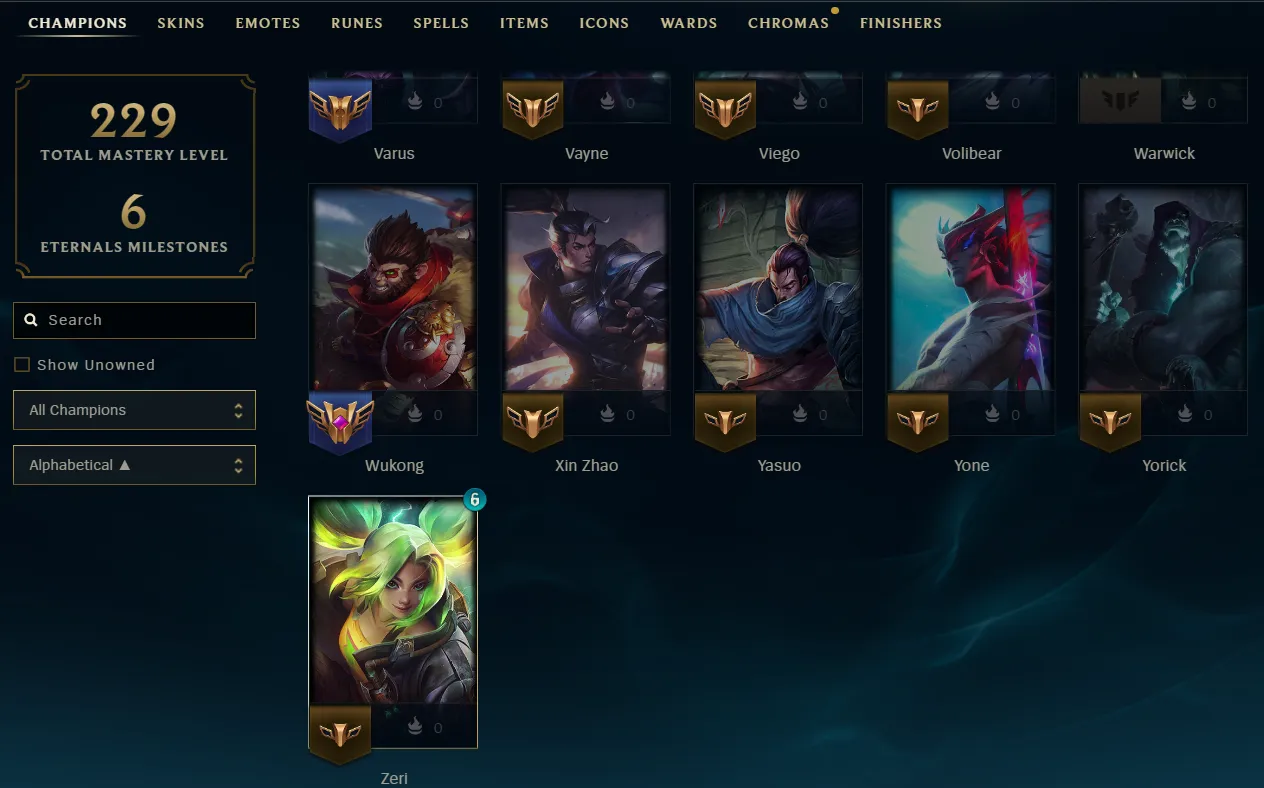Open the Alphabetical sort dropdown
Screen dimensions: 1264x788
[x=134, y=465]
